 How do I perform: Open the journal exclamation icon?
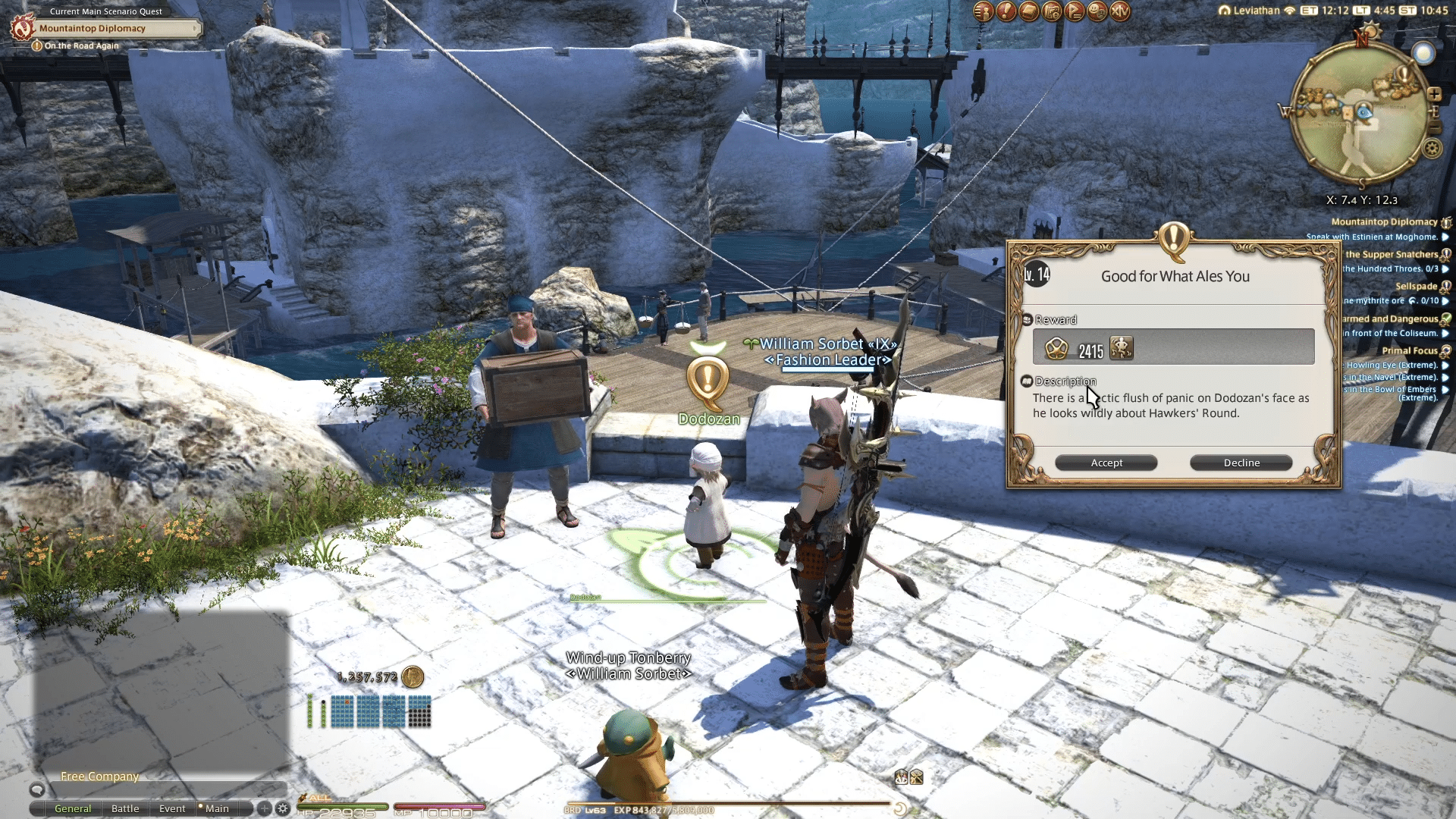pyautogui.click(x=1006, y=11)
